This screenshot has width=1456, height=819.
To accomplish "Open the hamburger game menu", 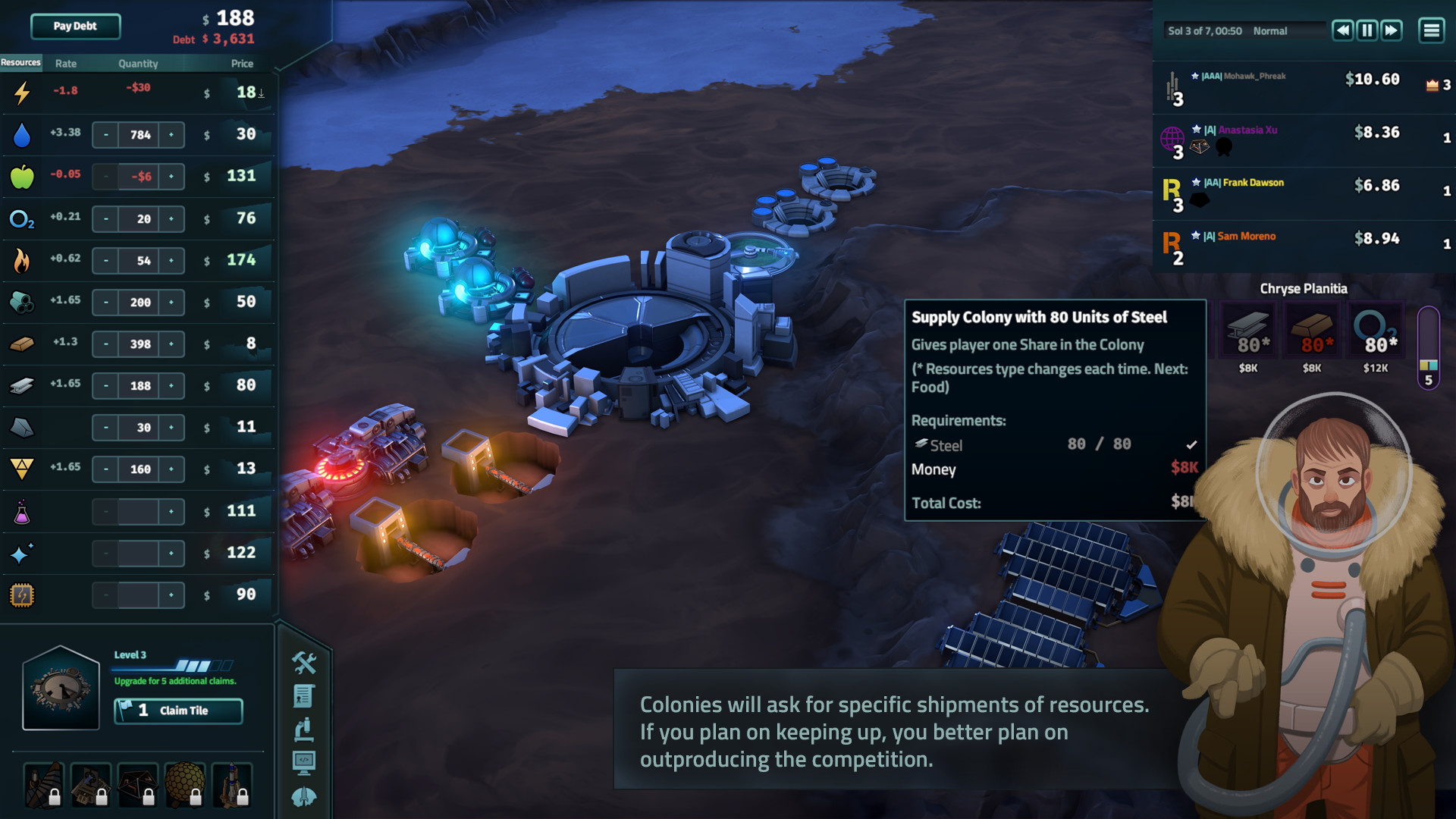I will (1432, 30).
